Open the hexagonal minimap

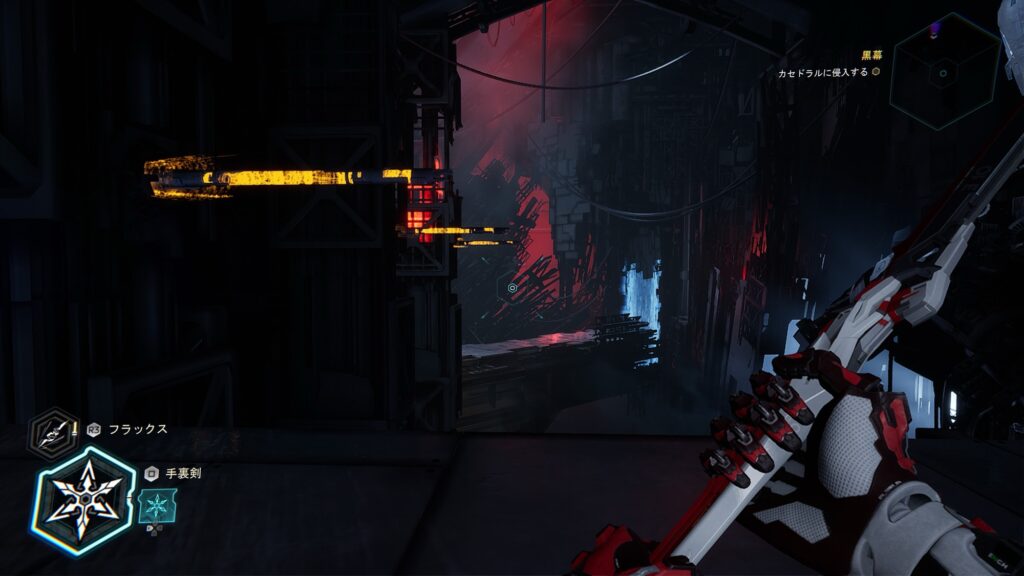pyautogui.click(x=944, y=71)
